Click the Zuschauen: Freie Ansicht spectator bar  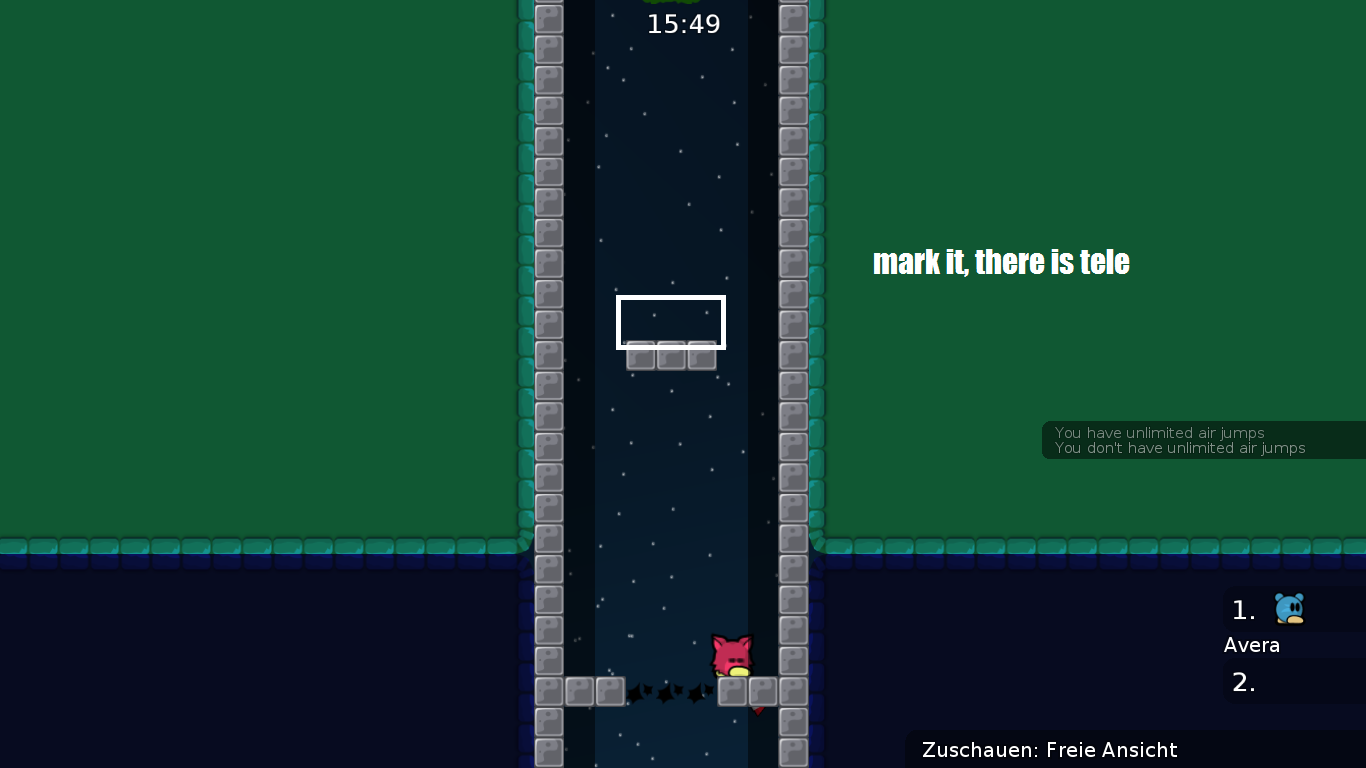tap(1050, 750)
